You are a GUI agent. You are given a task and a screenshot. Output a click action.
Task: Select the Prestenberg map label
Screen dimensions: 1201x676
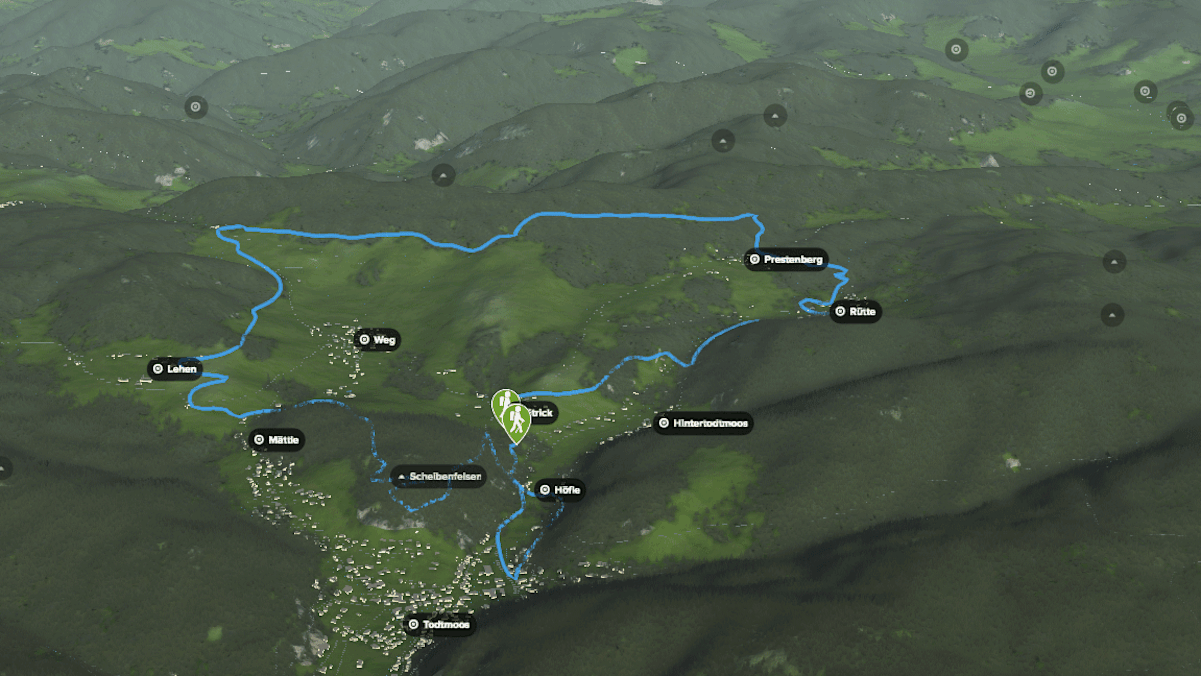click(x=786, y=260)
